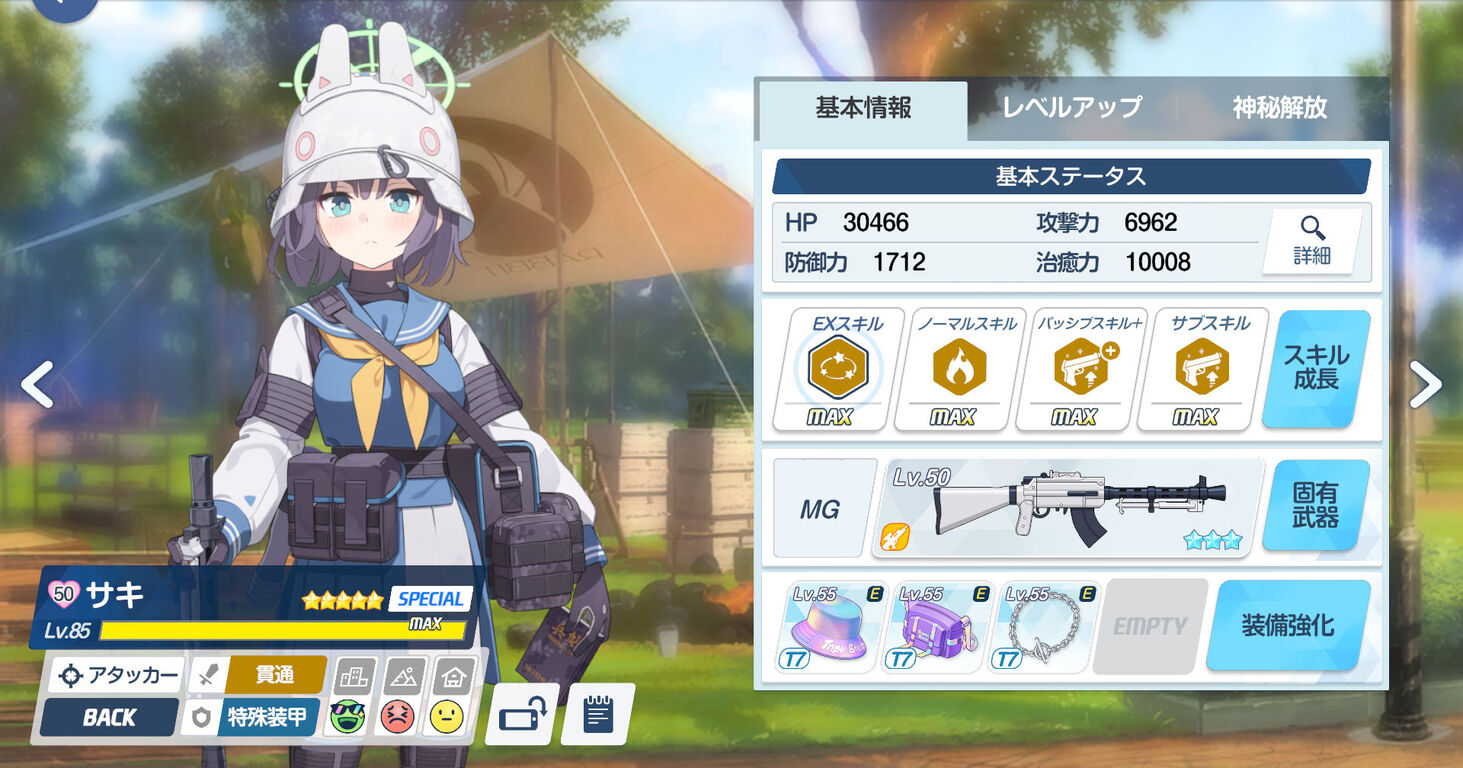This screenshot has height=768, width=1463.
Task: Select the Lv.50 machine gun weapon panel
Action: point(1068,507)
